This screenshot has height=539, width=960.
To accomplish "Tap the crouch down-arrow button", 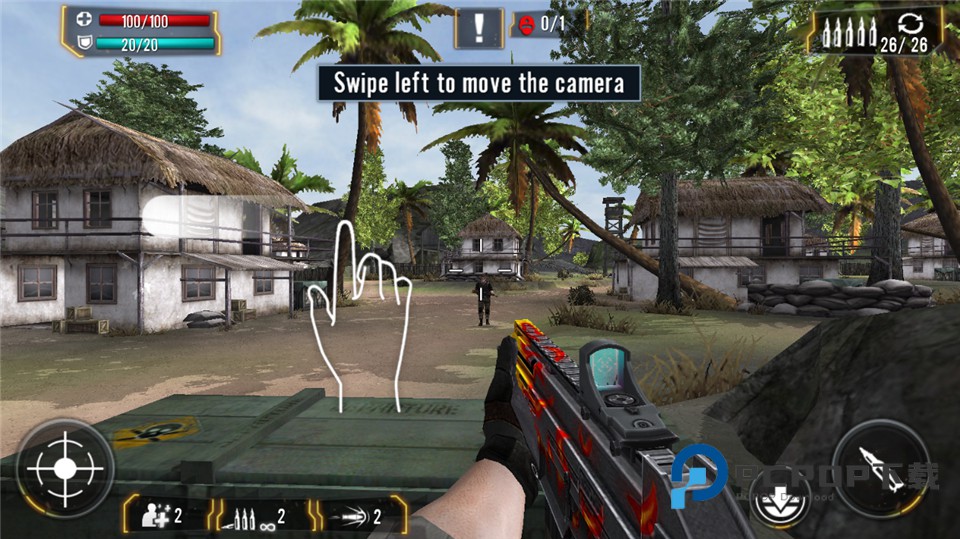I will point(780,497).
